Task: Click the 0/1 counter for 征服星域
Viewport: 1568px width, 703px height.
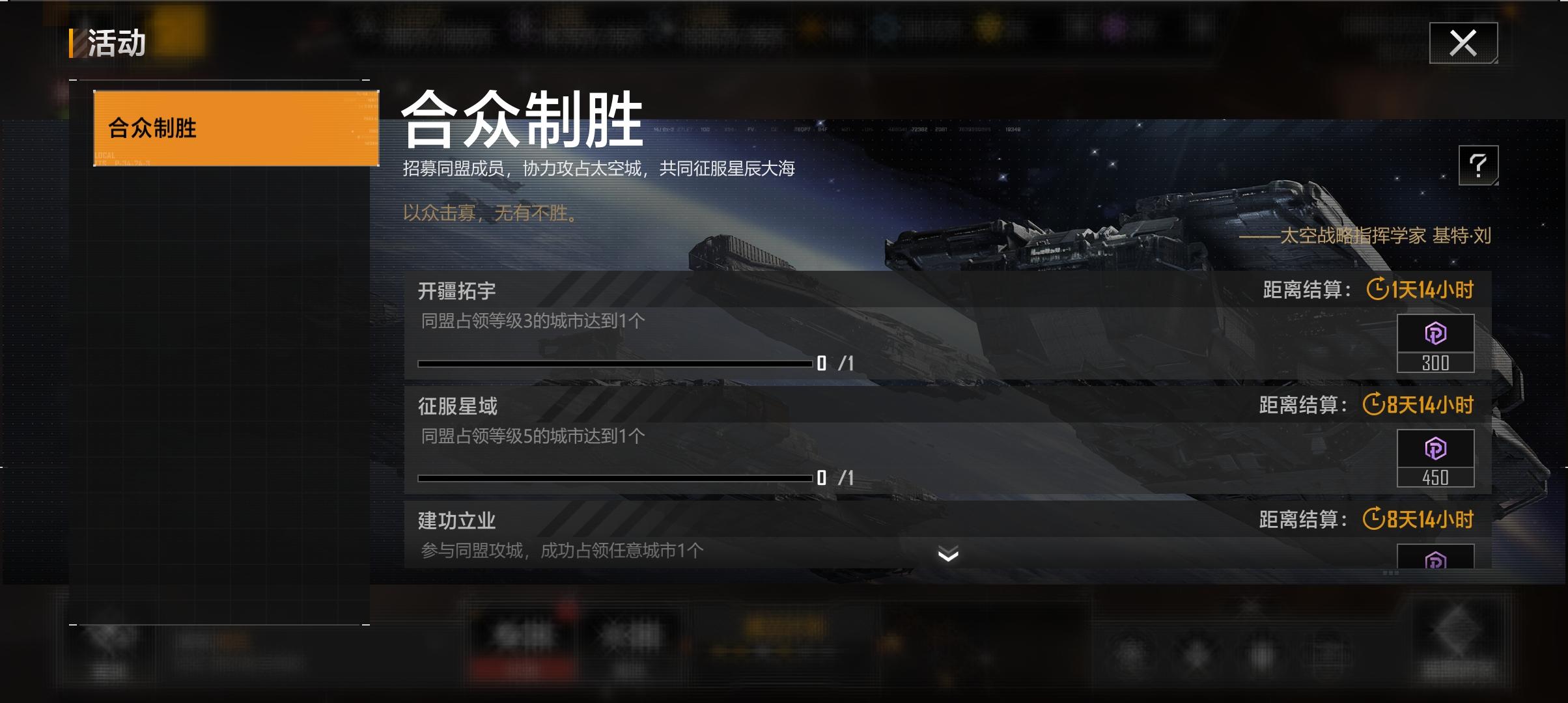Action: pyautogui.click(x=837, y=477)
